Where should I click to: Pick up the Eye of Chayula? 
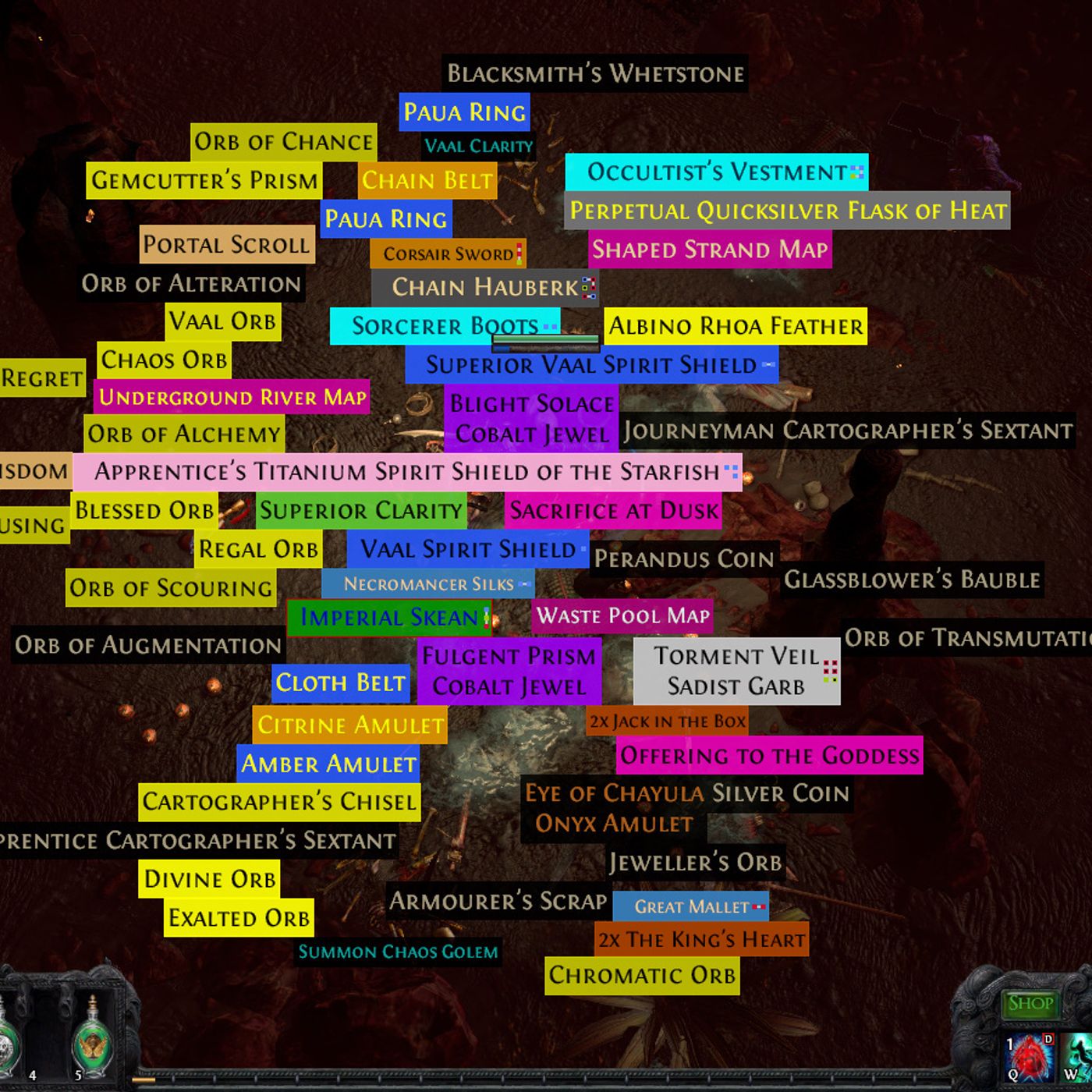click(614, 793)
